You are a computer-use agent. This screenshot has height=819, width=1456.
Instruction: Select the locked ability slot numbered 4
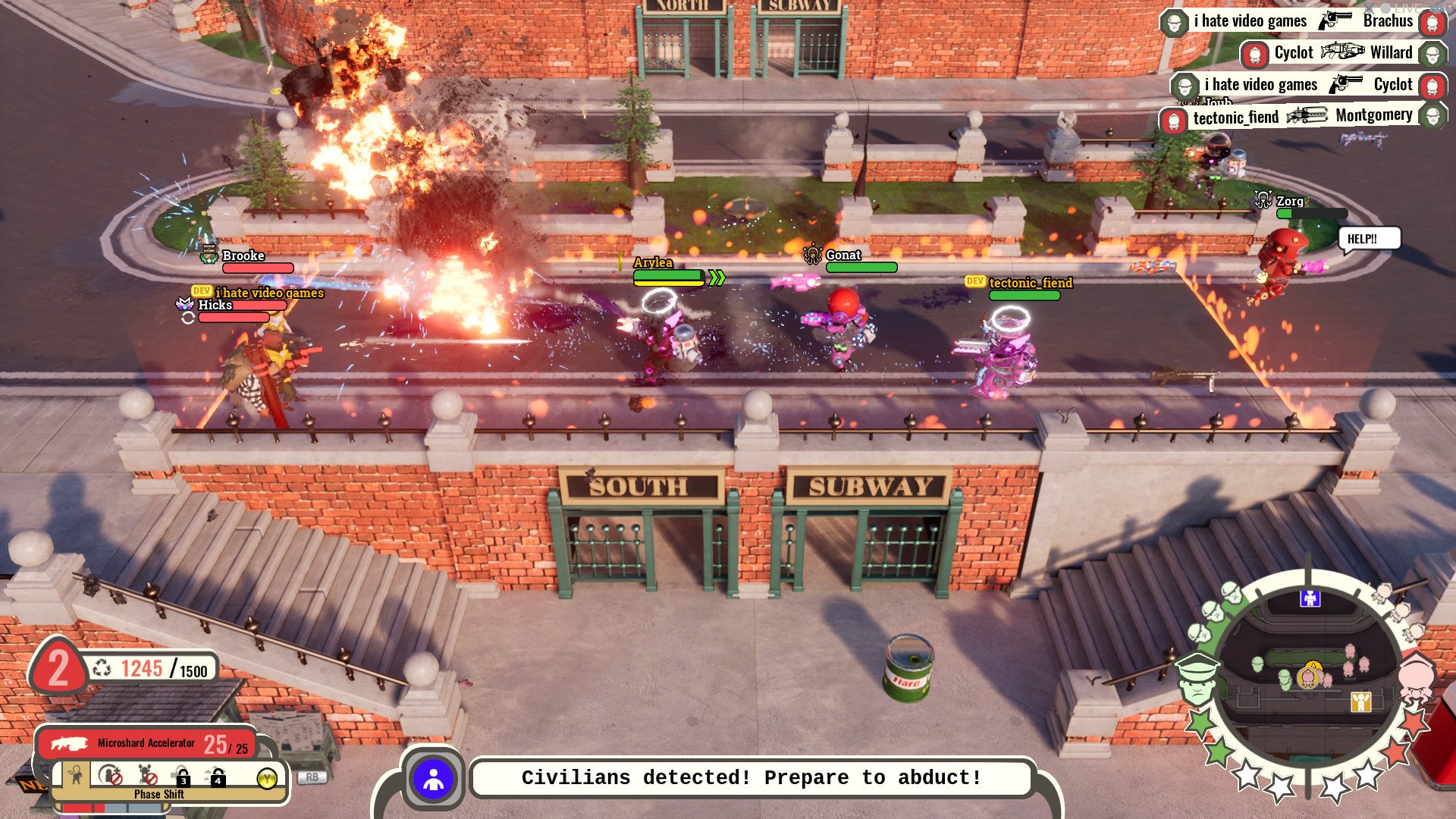click(217, 777)
